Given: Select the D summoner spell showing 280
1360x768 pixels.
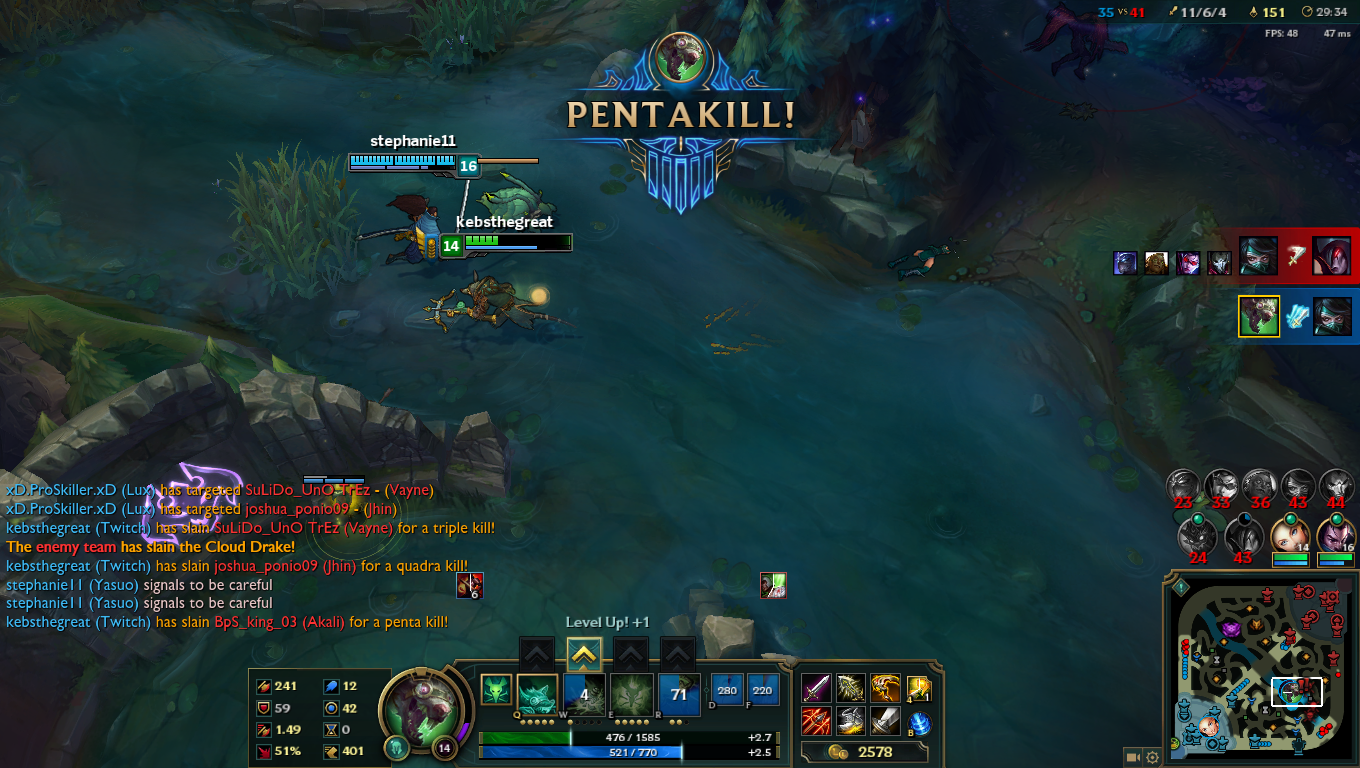Looking at the screenshot, I should [727, 690].
